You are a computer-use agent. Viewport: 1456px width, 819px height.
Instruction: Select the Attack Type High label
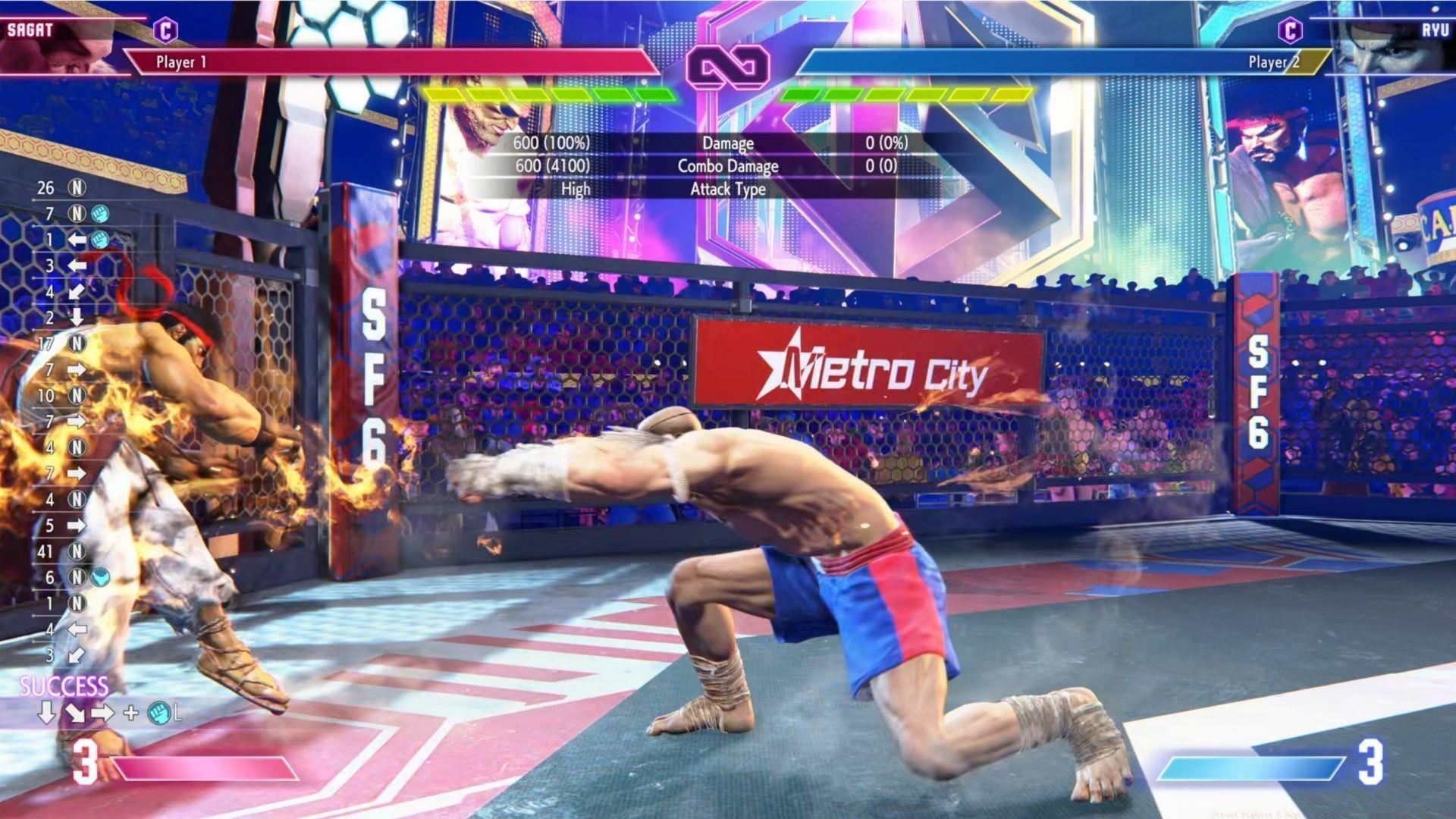point(575,190)
